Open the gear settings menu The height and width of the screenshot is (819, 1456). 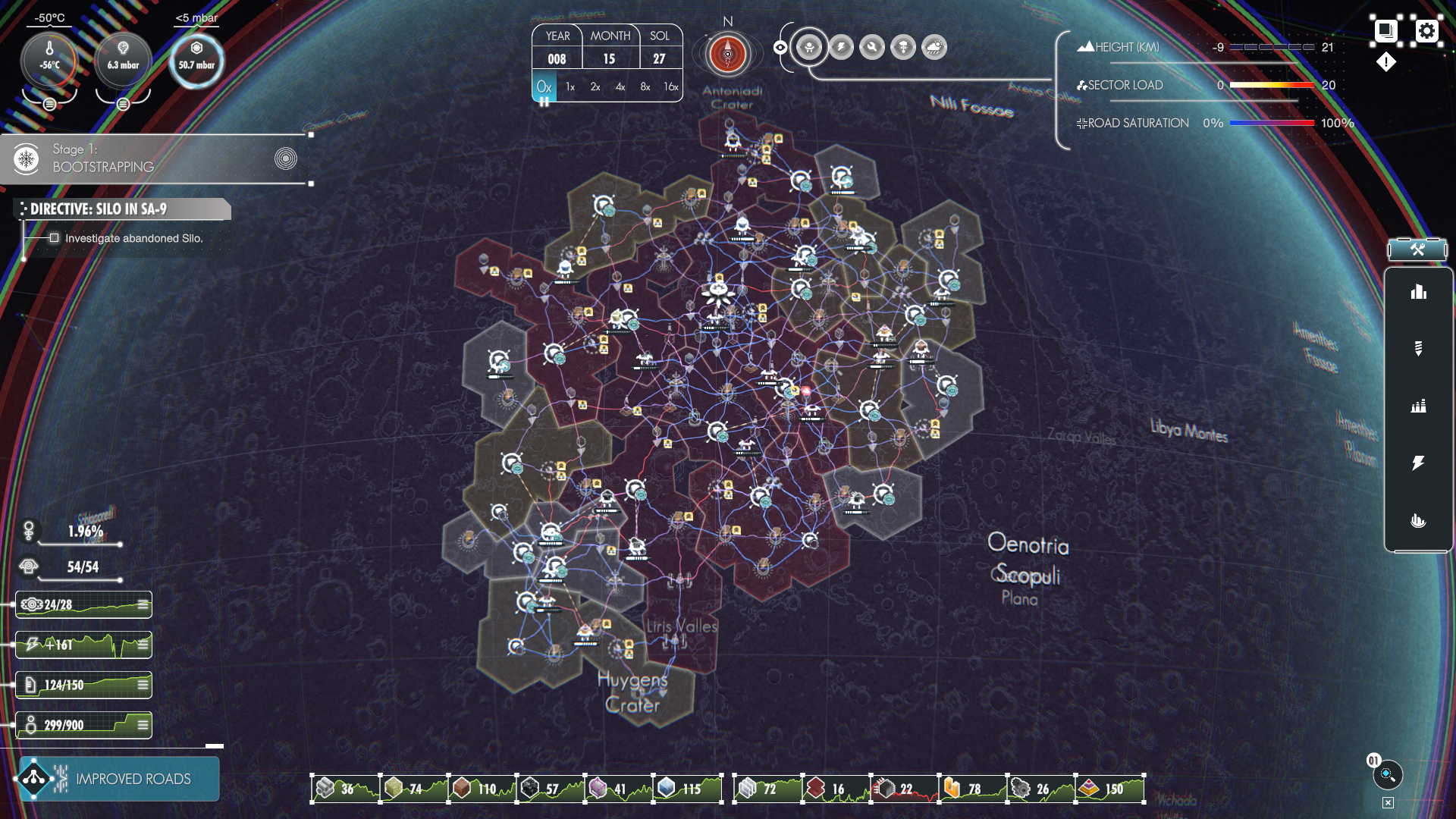click(x=1426, y=31)
